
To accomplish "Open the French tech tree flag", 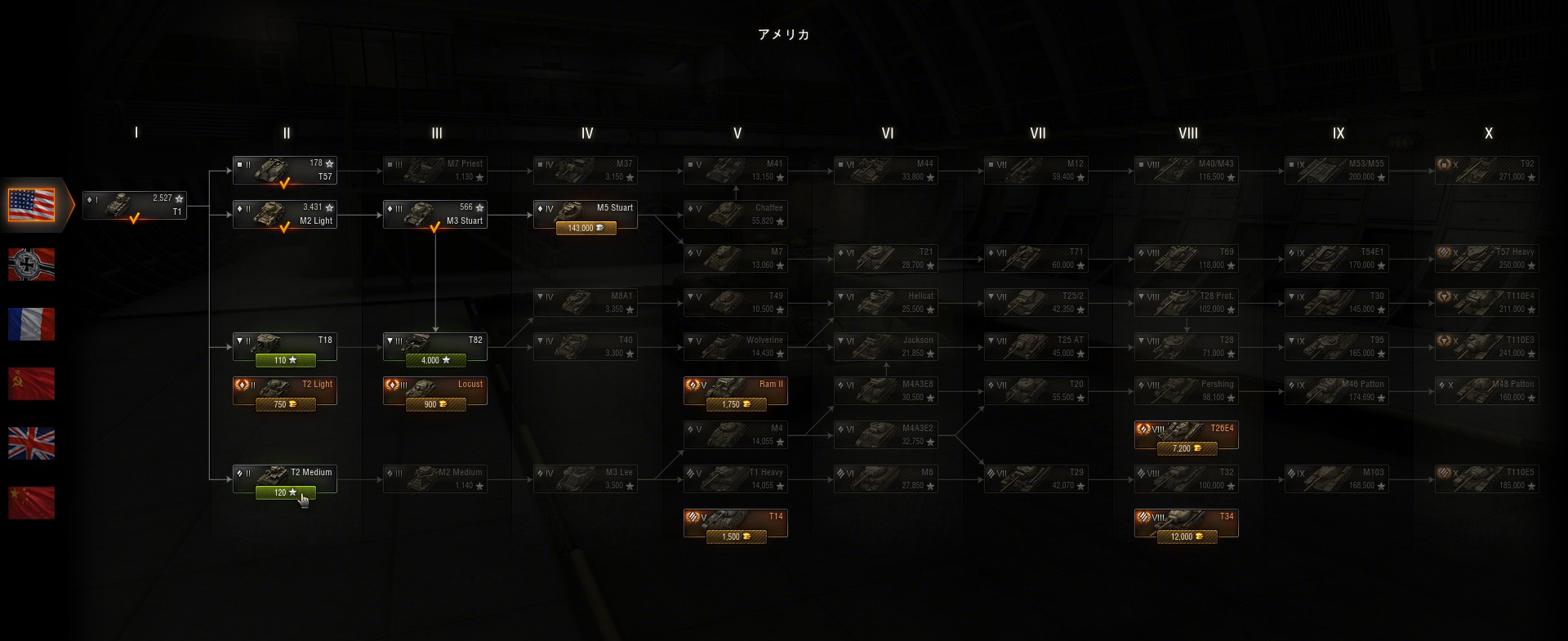I will [x=32, y=324].
